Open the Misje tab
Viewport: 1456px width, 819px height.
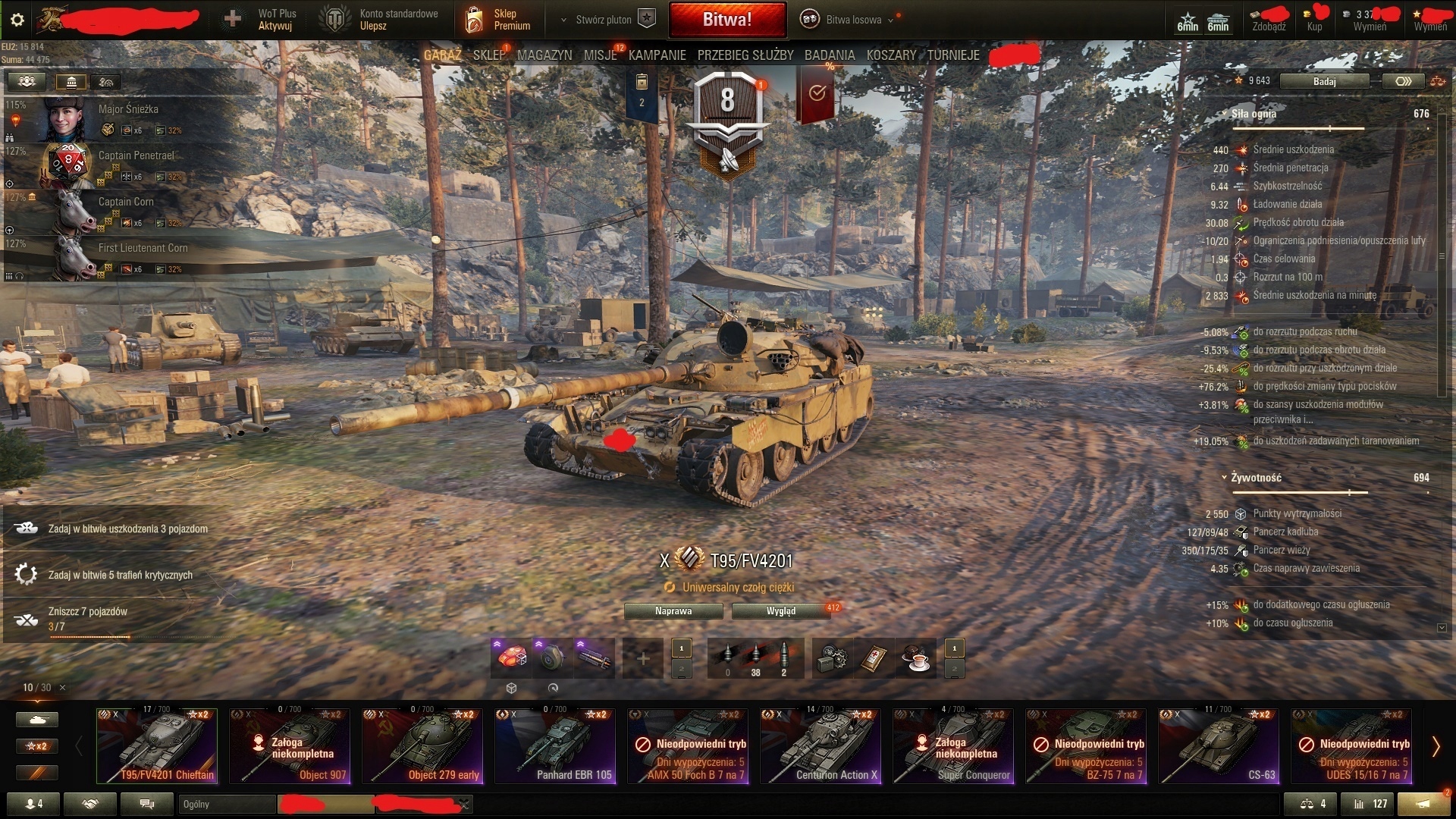pyautogui.click(x=600, y=55)
